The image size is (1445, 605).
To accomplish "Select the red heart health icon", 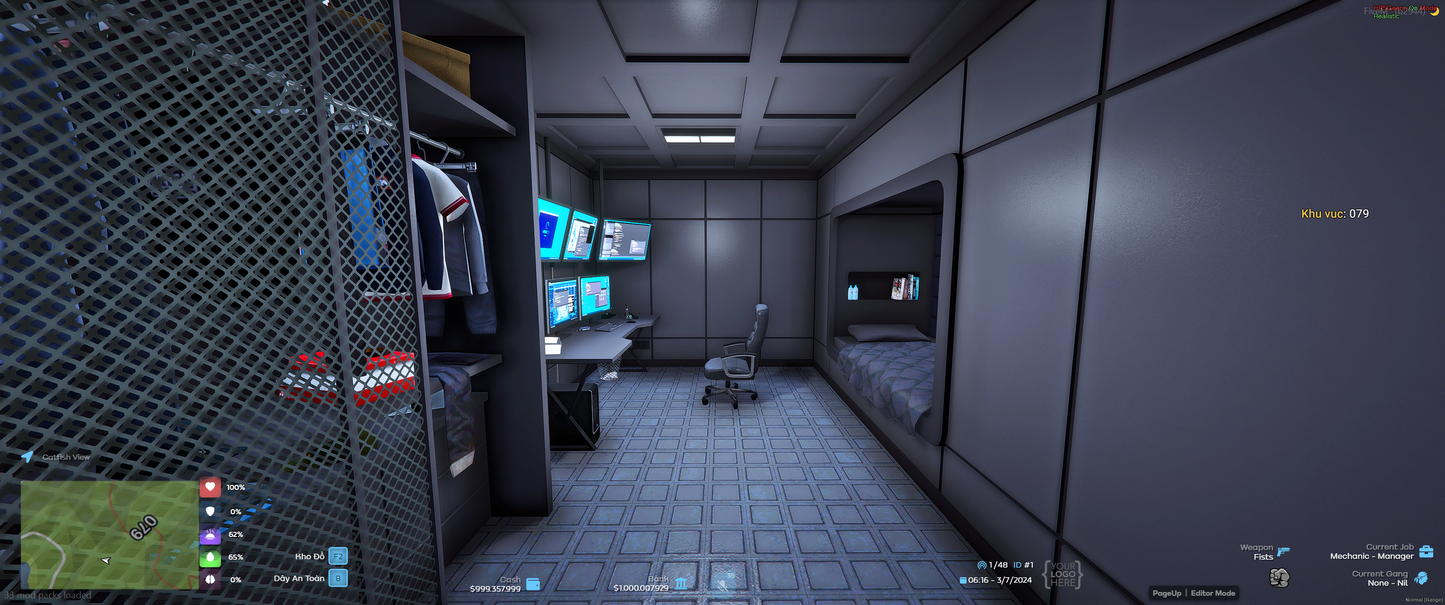I will 210,487.
